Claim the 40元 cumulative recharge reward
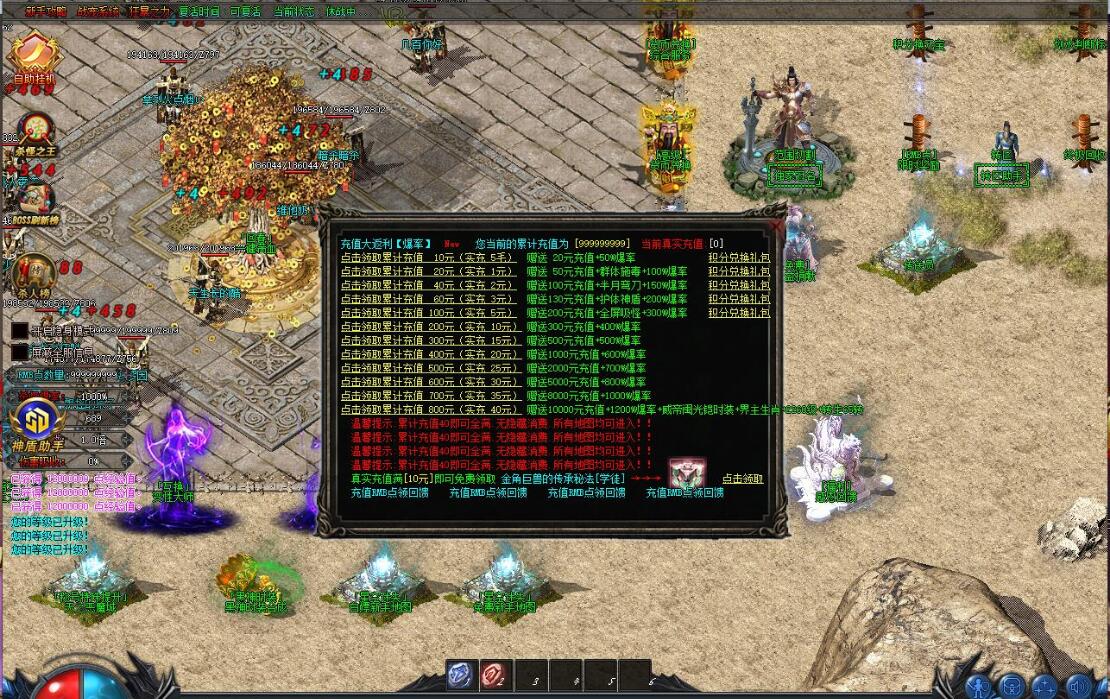This screenshot has width=1110, height=699. pos(427,285)
